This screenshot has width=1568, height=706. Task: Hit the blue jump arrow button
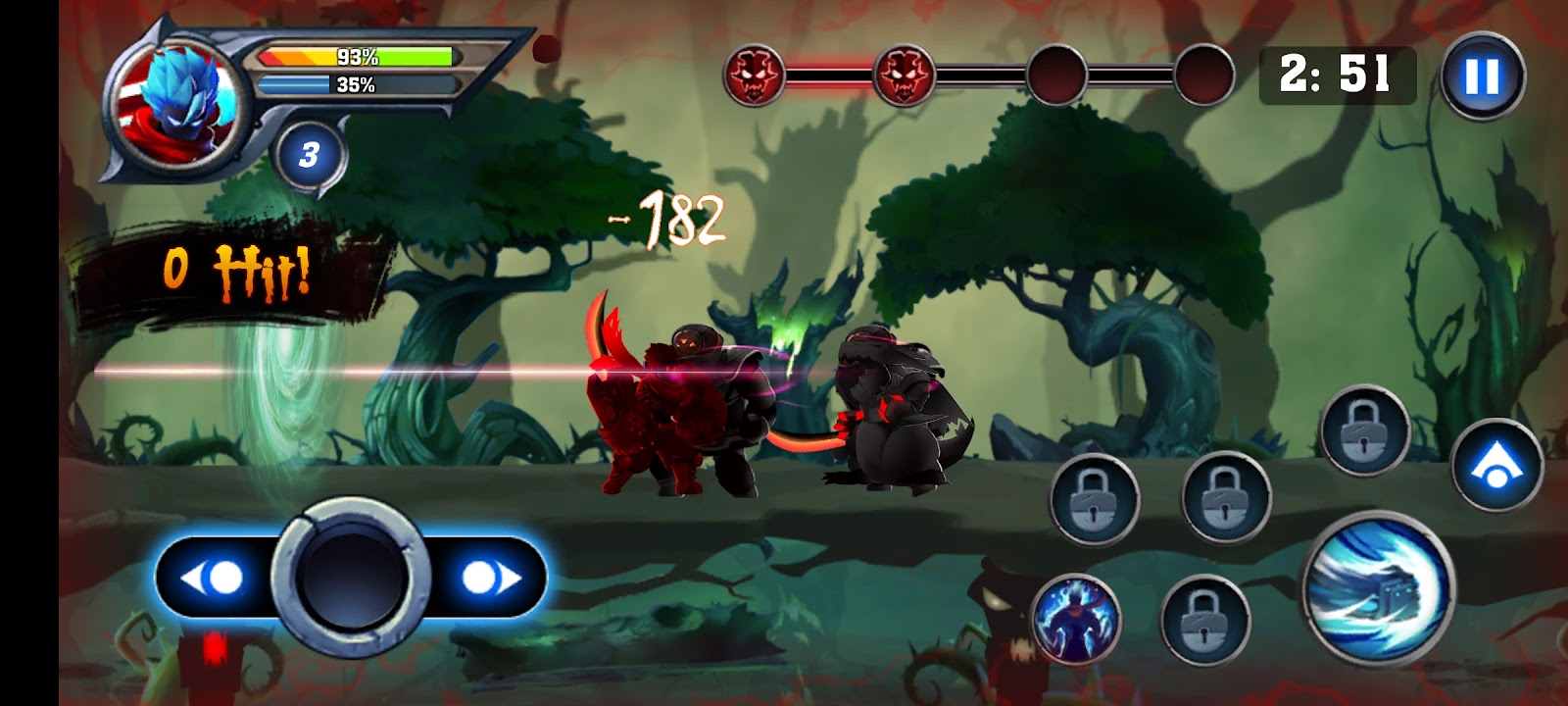click(x=1496, y=465)
